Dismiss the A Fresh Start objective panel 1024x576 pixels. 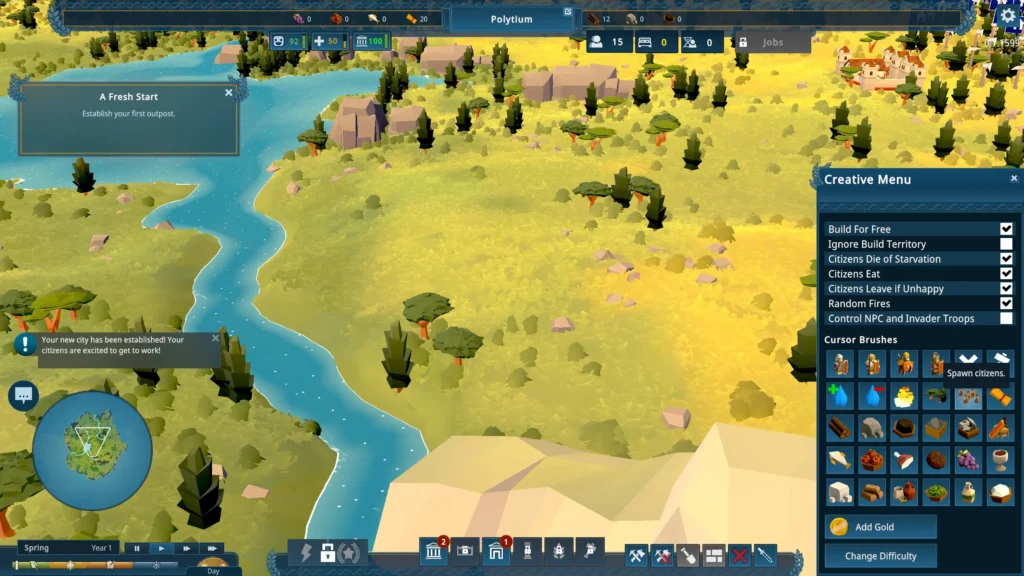[x=229, y=93]
